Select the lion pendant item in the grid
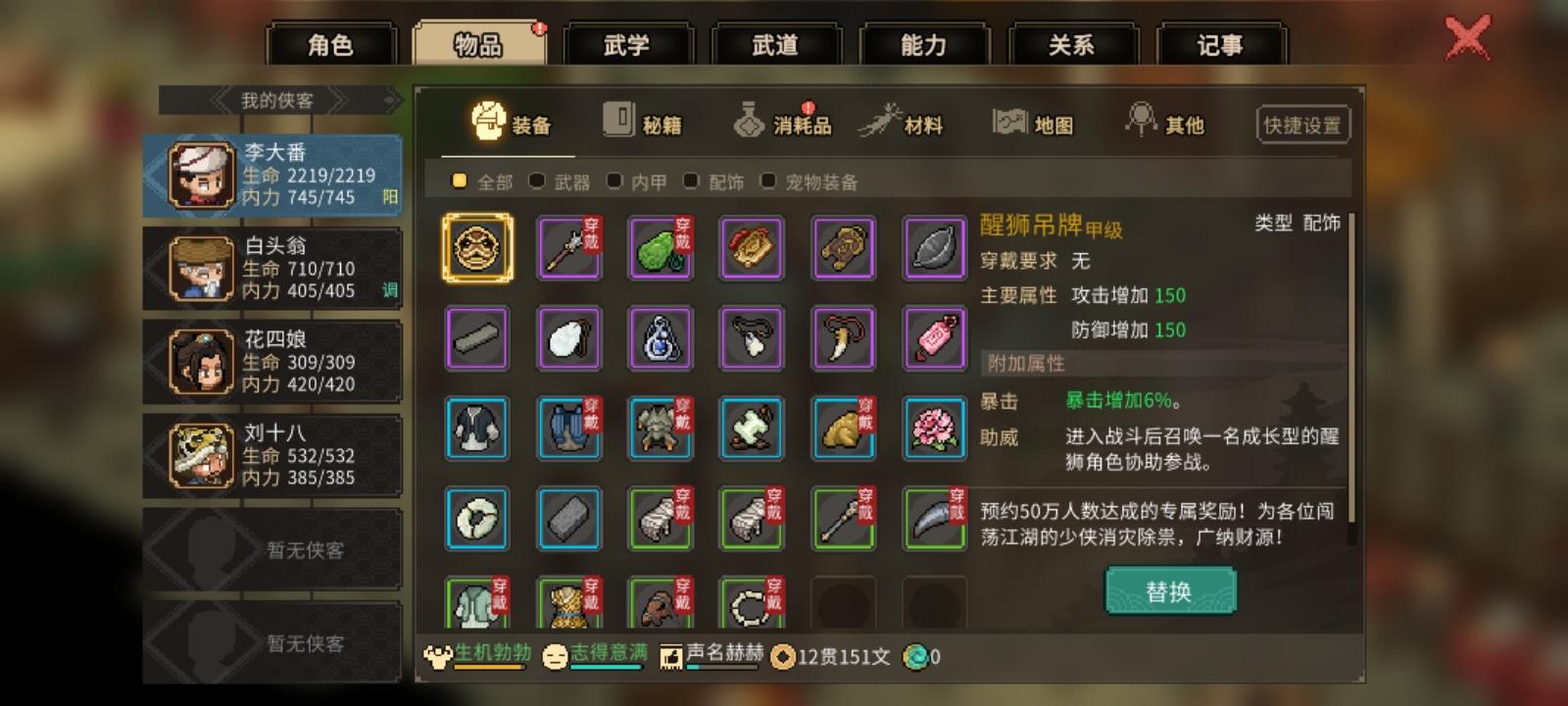Screen dimensions: 1568x706 click(x=477, y=248)
